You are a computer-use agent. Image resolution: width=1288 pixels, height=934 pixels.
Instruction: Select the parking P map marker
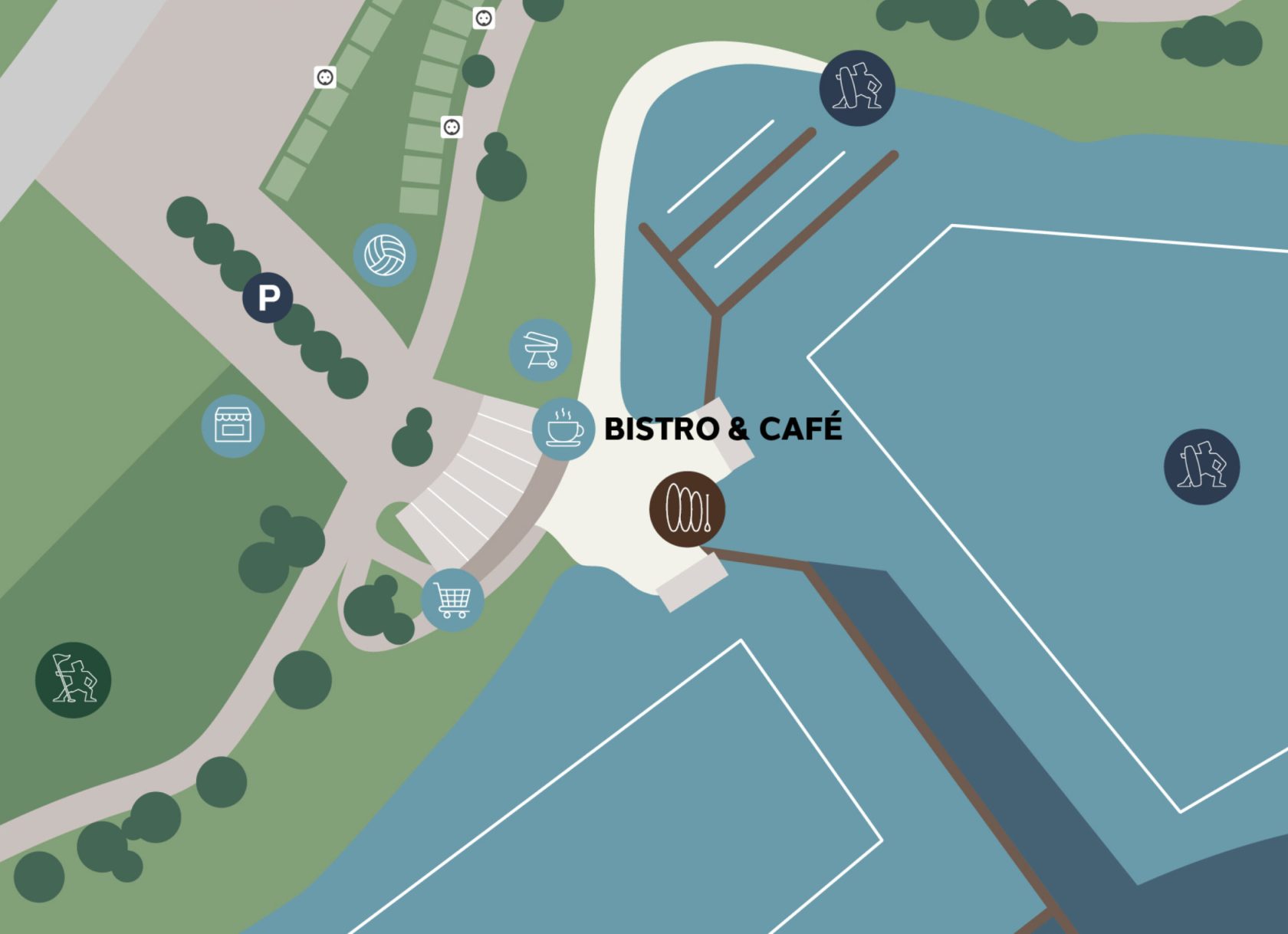tap(268, 298)
